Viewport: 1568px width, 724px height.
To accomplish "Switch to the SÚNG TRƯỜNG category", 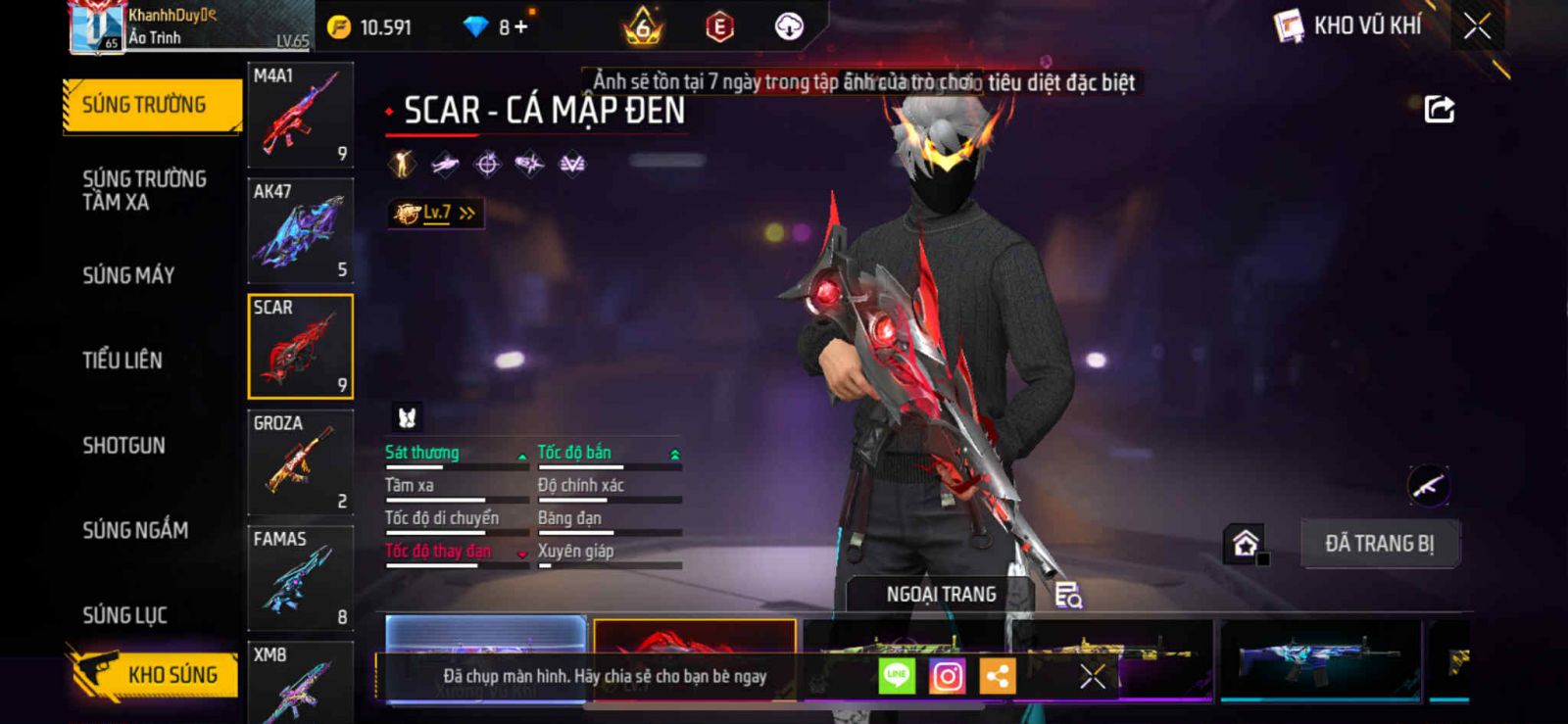I will (151, 105).
